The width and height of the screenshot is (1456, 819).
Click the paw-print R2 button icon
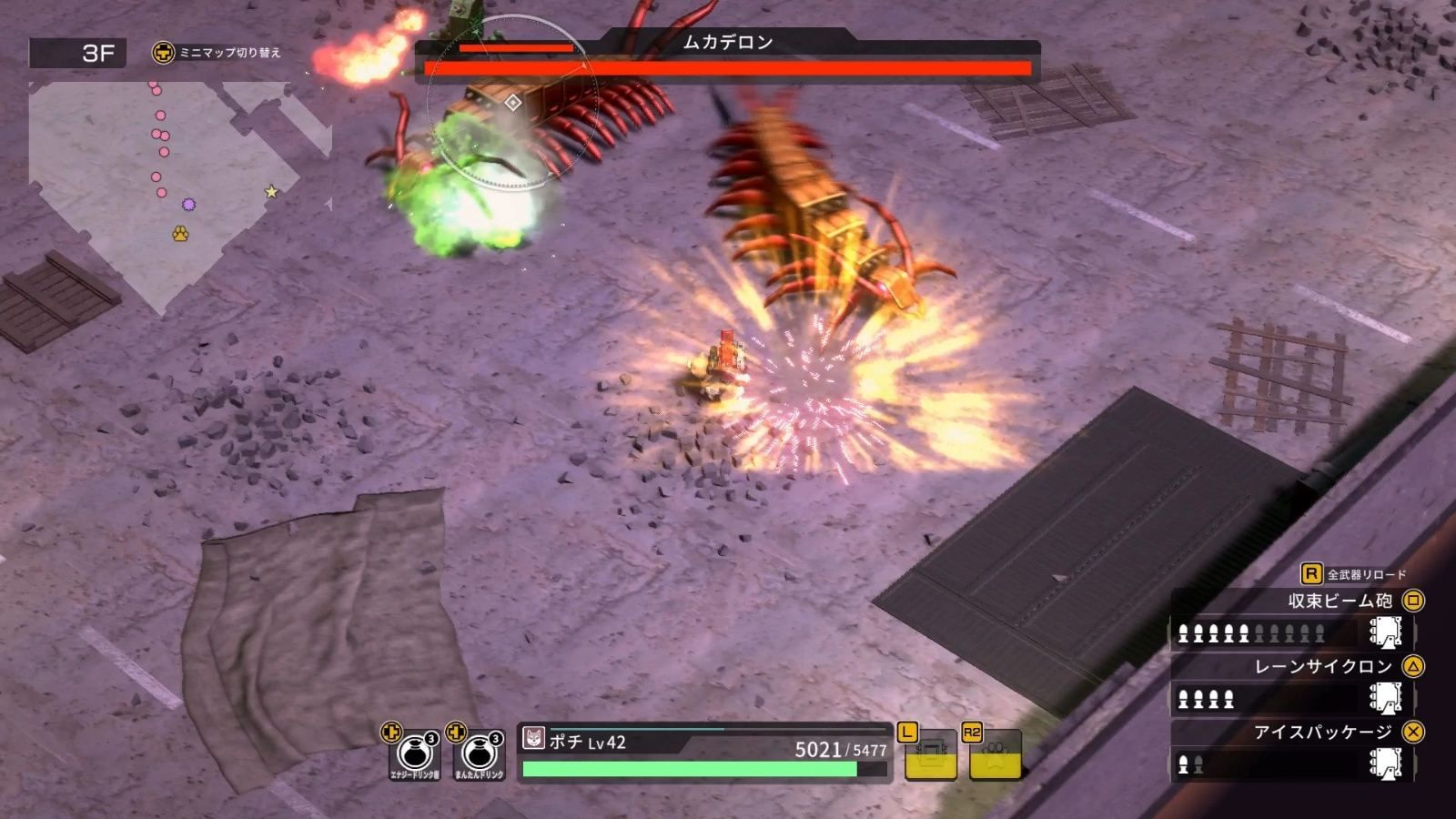coord(996,753)
